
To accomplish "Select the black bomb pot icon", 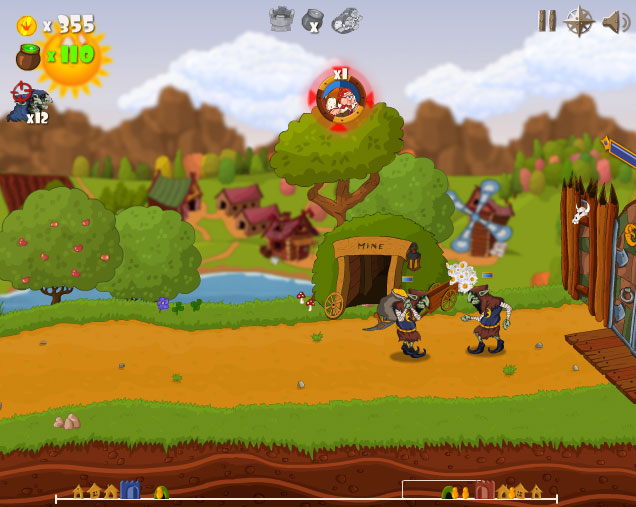I will (313, 20).
